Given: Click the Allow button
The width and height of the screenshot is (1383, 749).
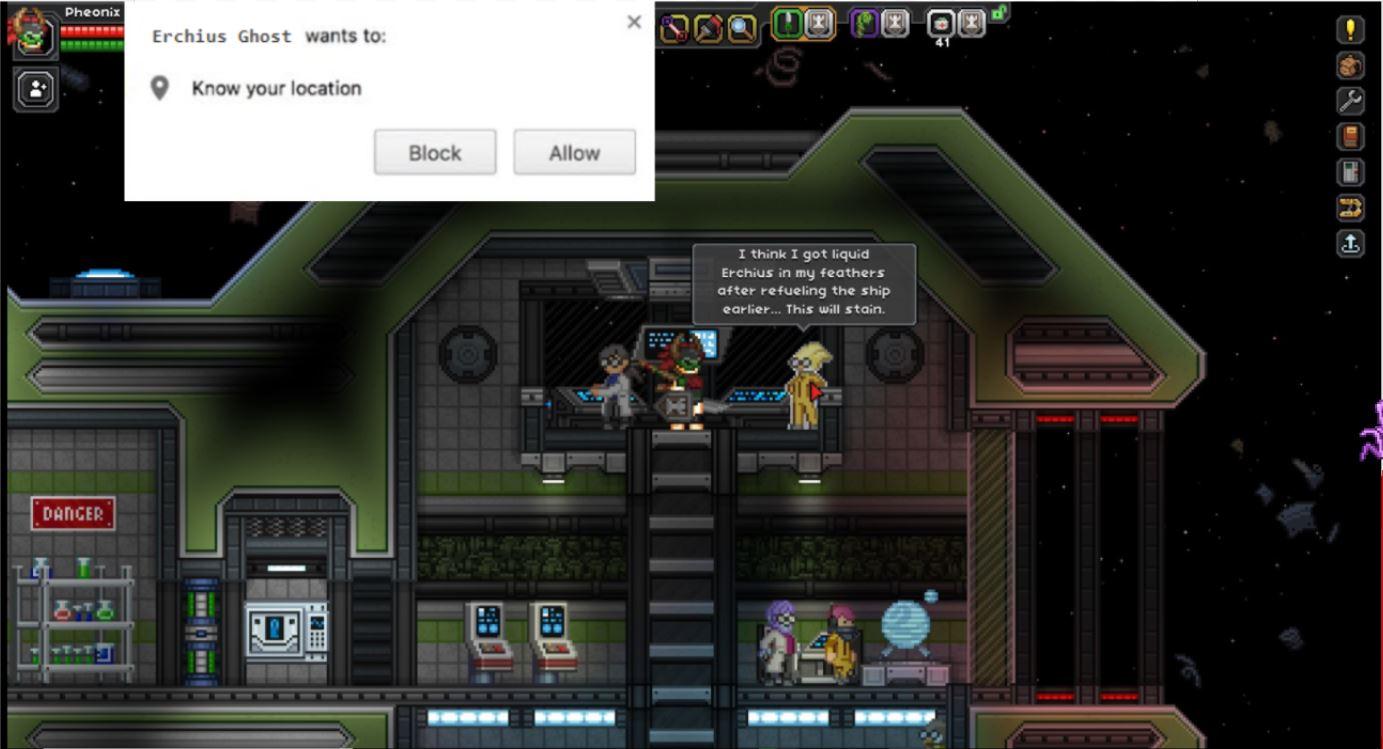Looking at the screenshot, I should pos(574,152).
